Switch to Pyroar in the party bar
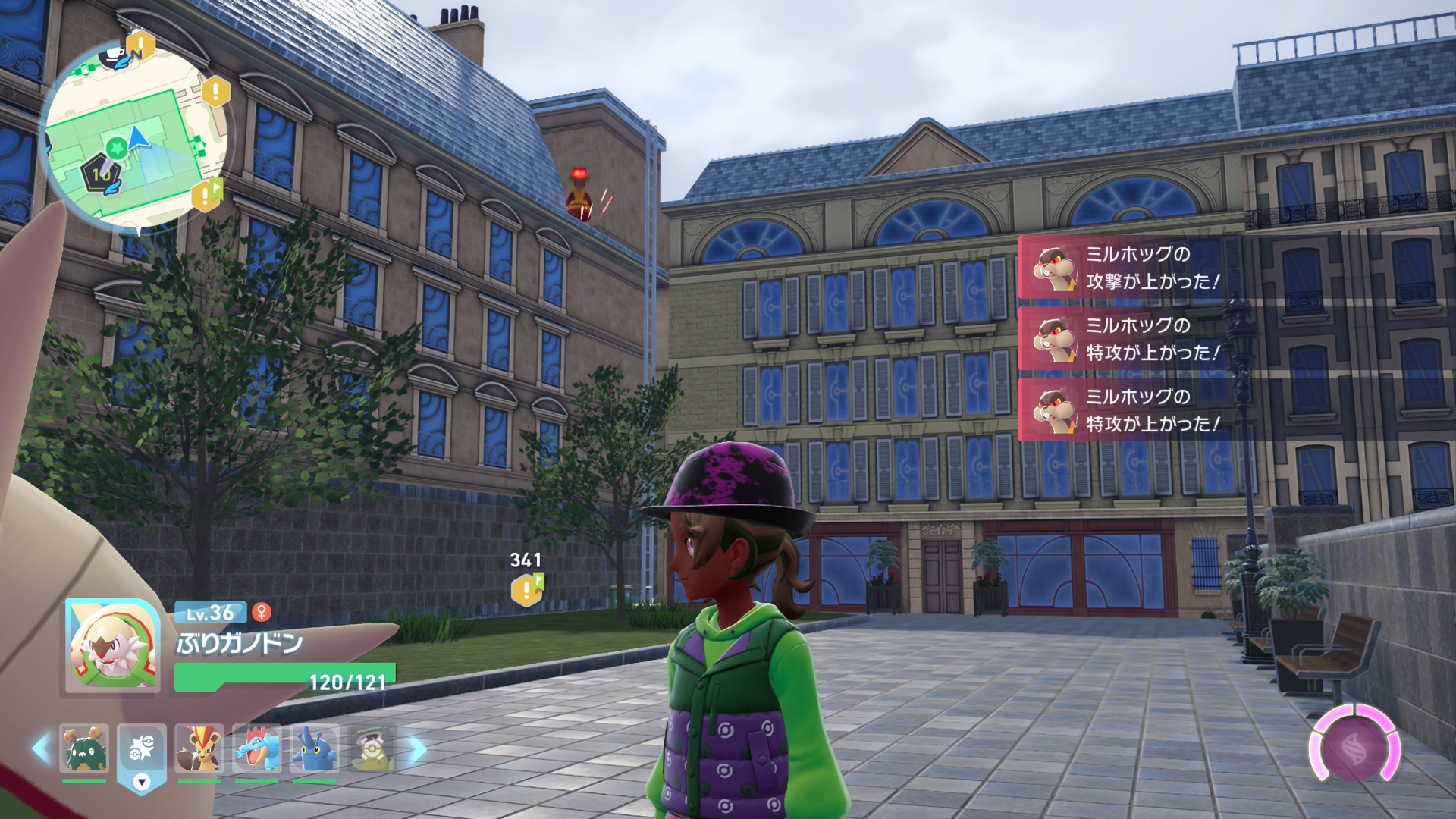This screenshot has height=819, width=1456. tap(199, 748)
